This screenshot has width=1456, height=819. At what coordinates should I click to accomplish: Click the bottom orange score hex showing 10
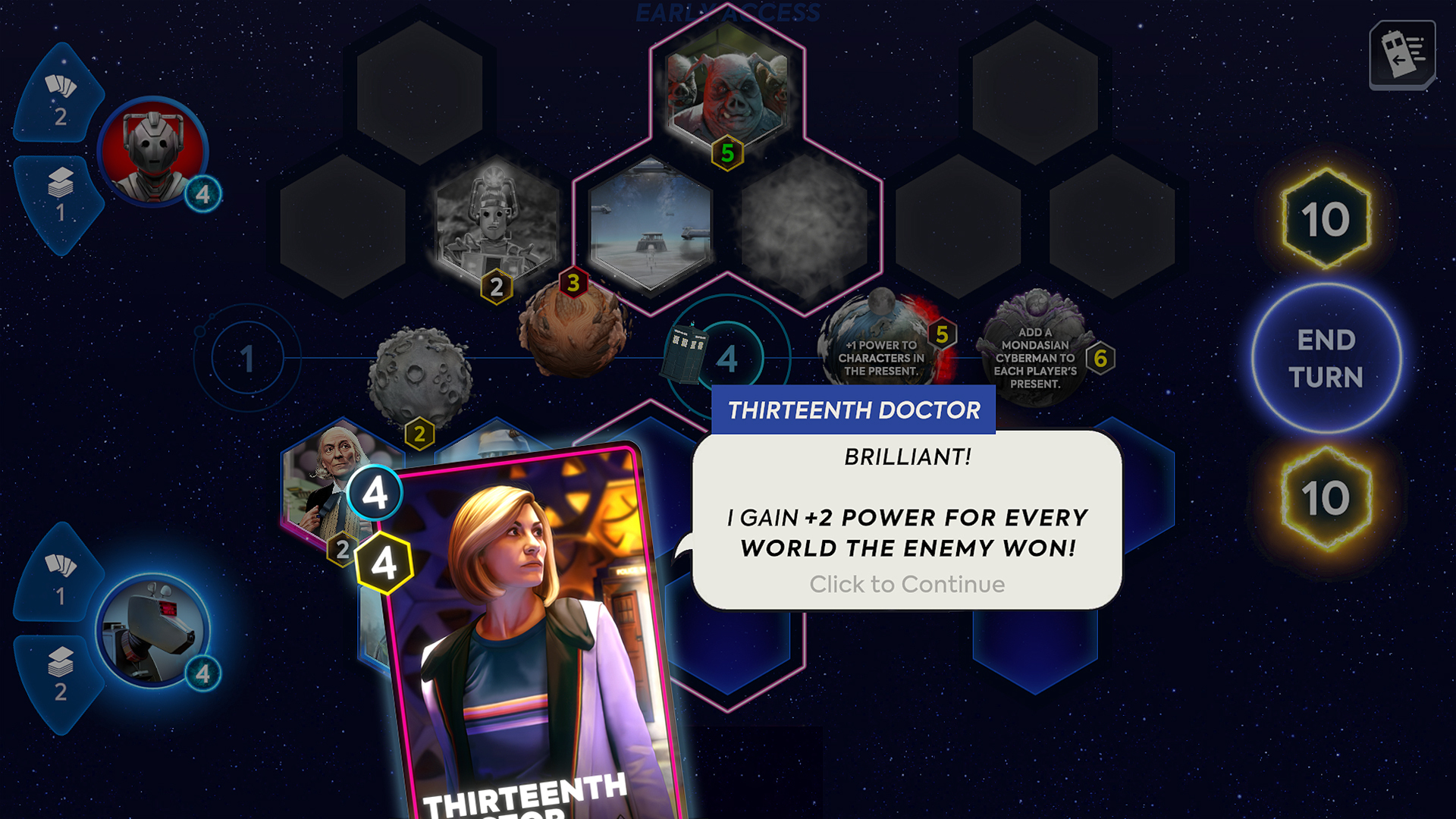1328,498
